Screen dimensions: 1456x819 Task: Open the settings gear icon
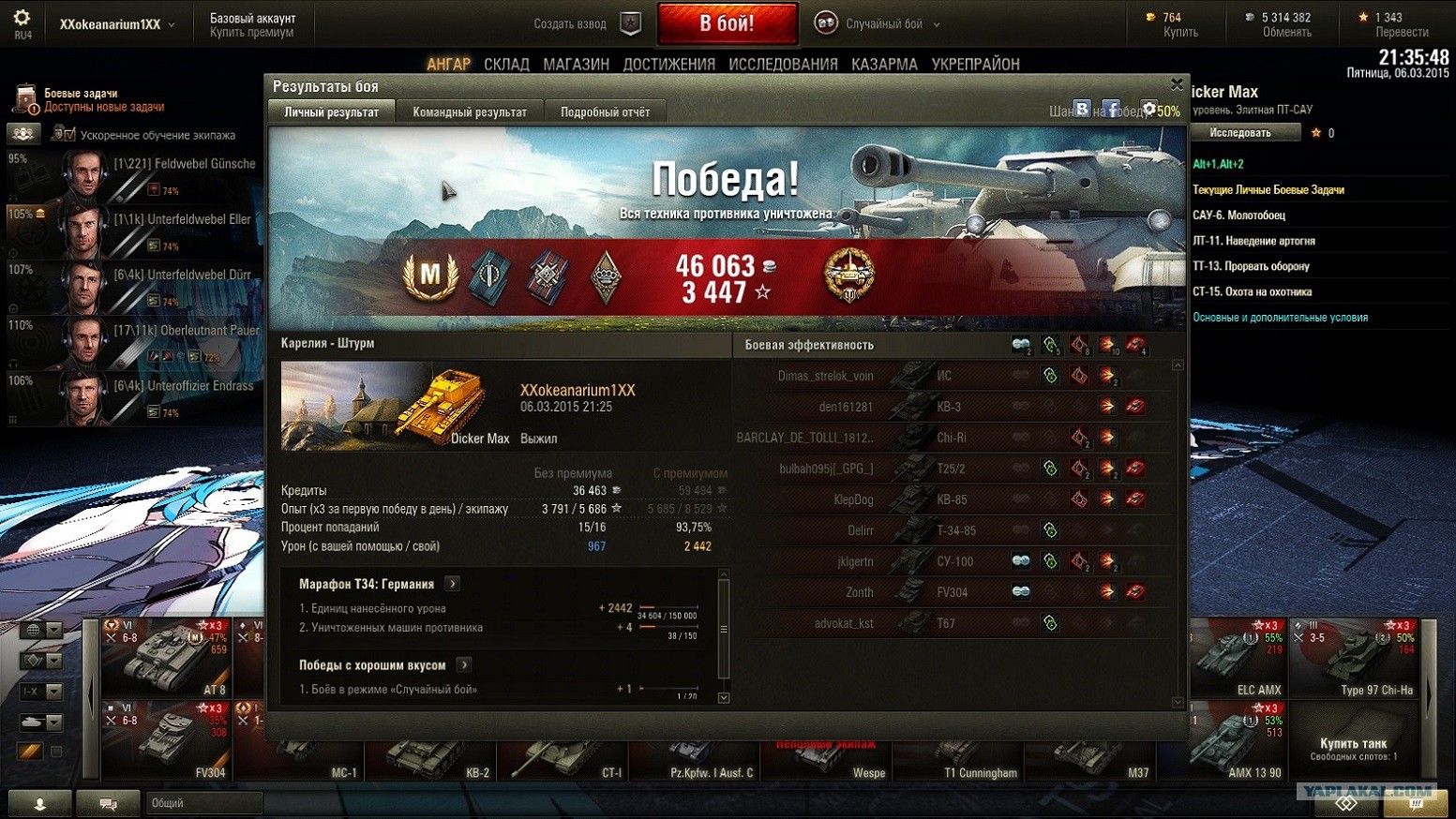click(22, 18)
